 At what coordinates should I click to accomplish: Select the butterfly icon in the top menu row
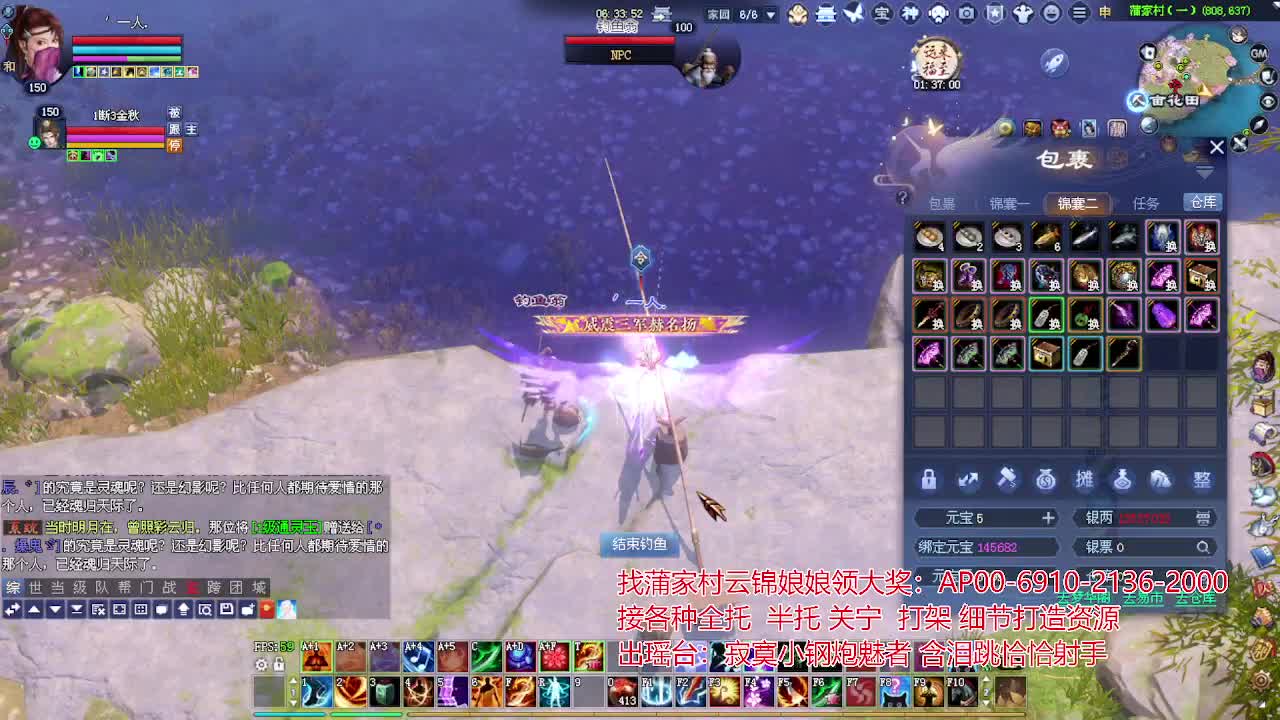tap(852, 12)
